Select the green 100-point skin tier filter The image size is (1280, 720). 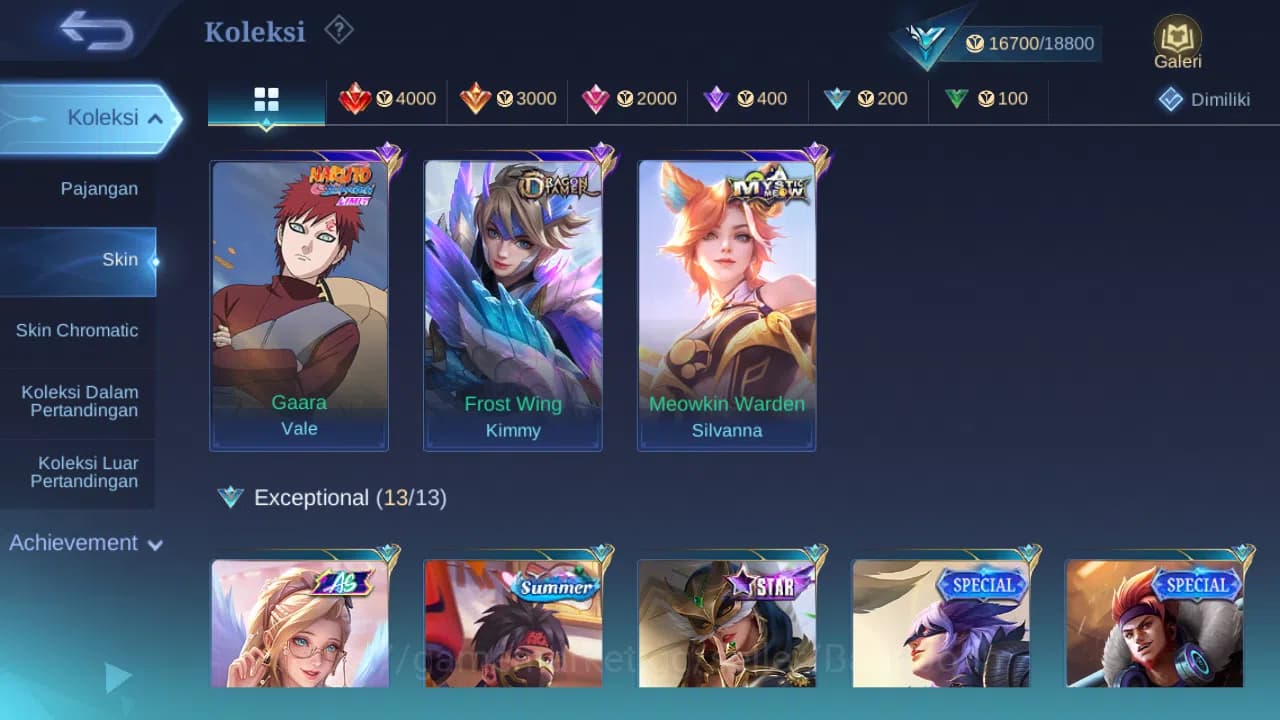988,99
